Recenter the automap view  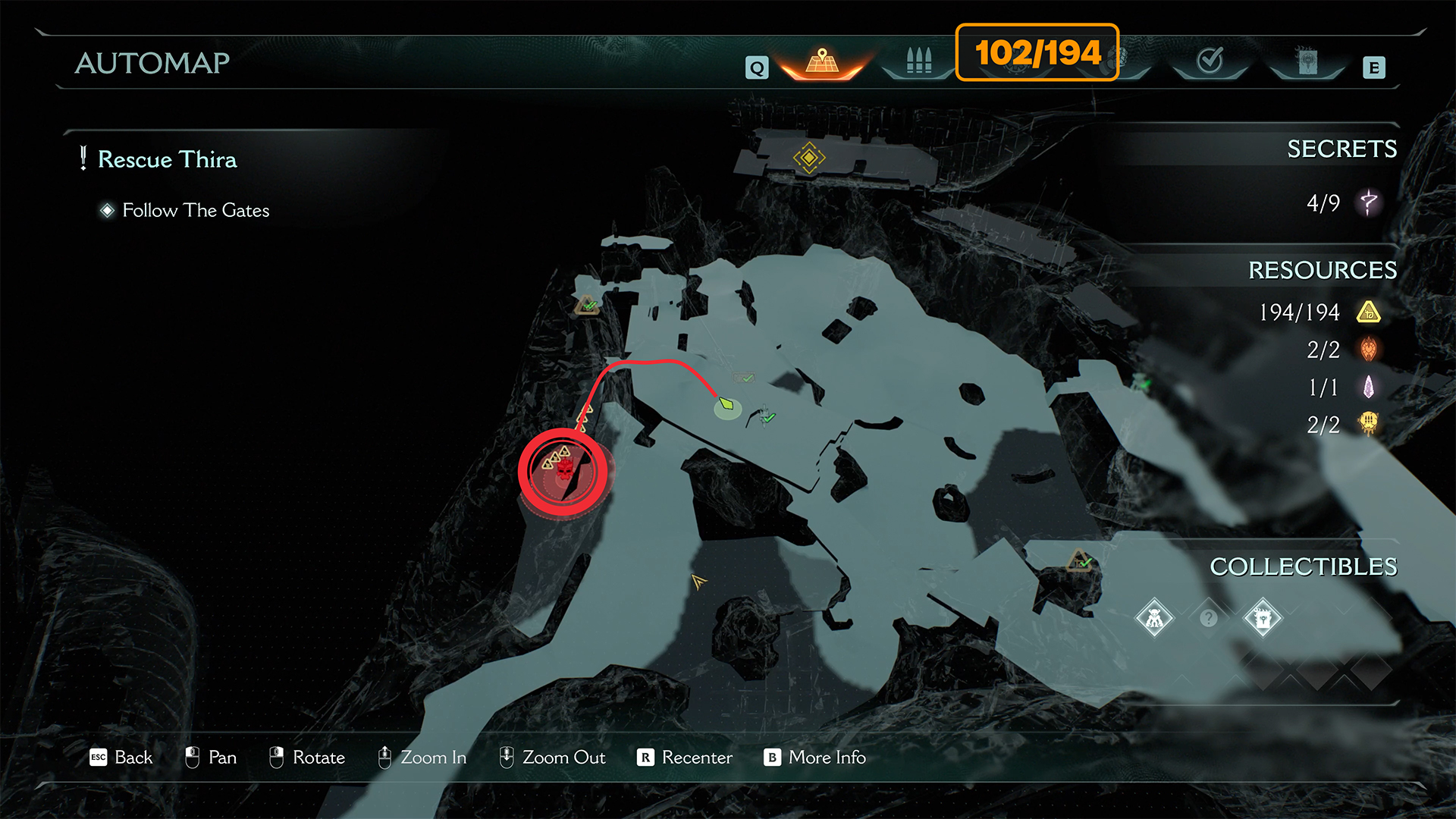click(x=685, y=757)
